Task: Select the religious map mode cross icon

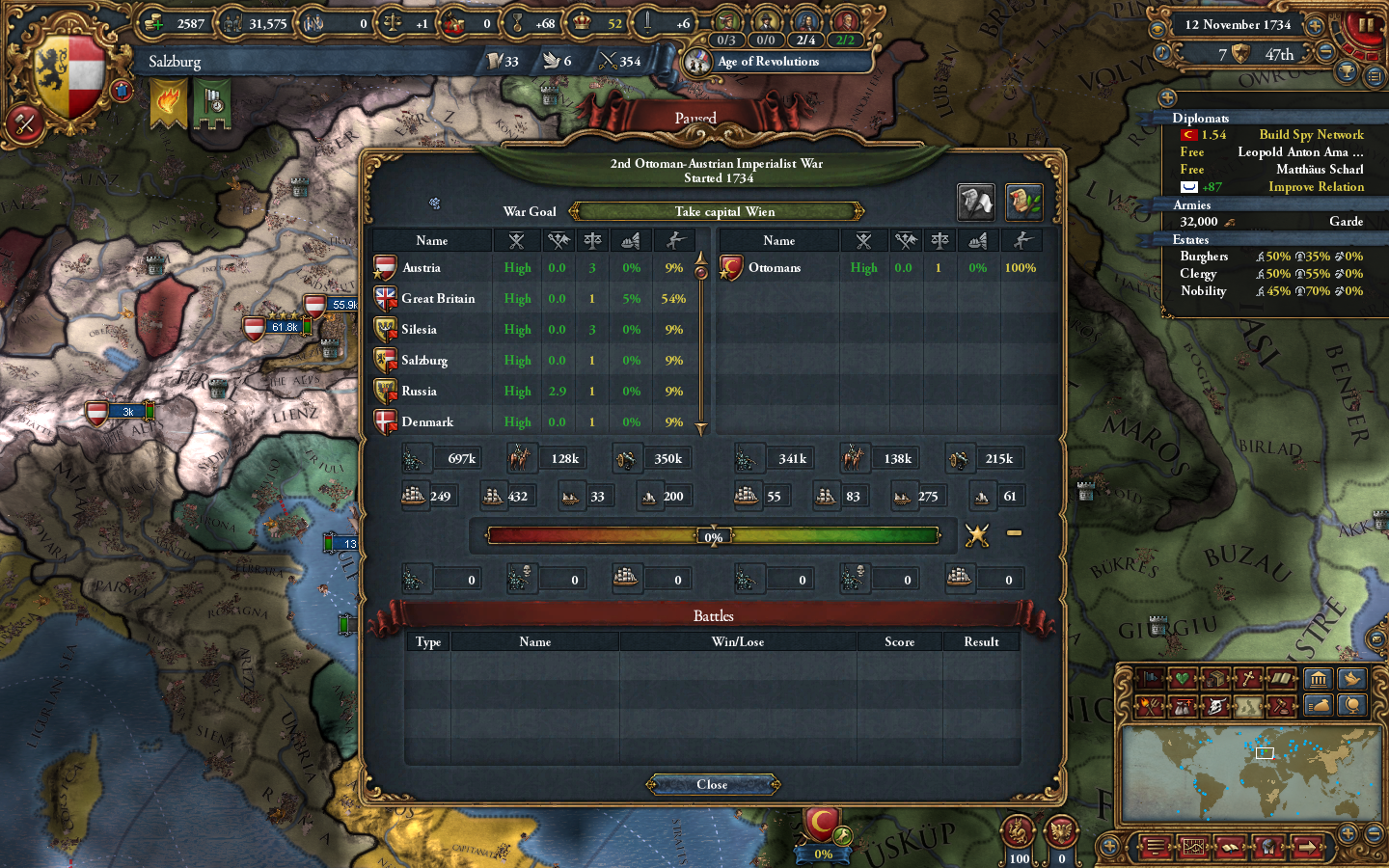Action: coord(1248,678)
